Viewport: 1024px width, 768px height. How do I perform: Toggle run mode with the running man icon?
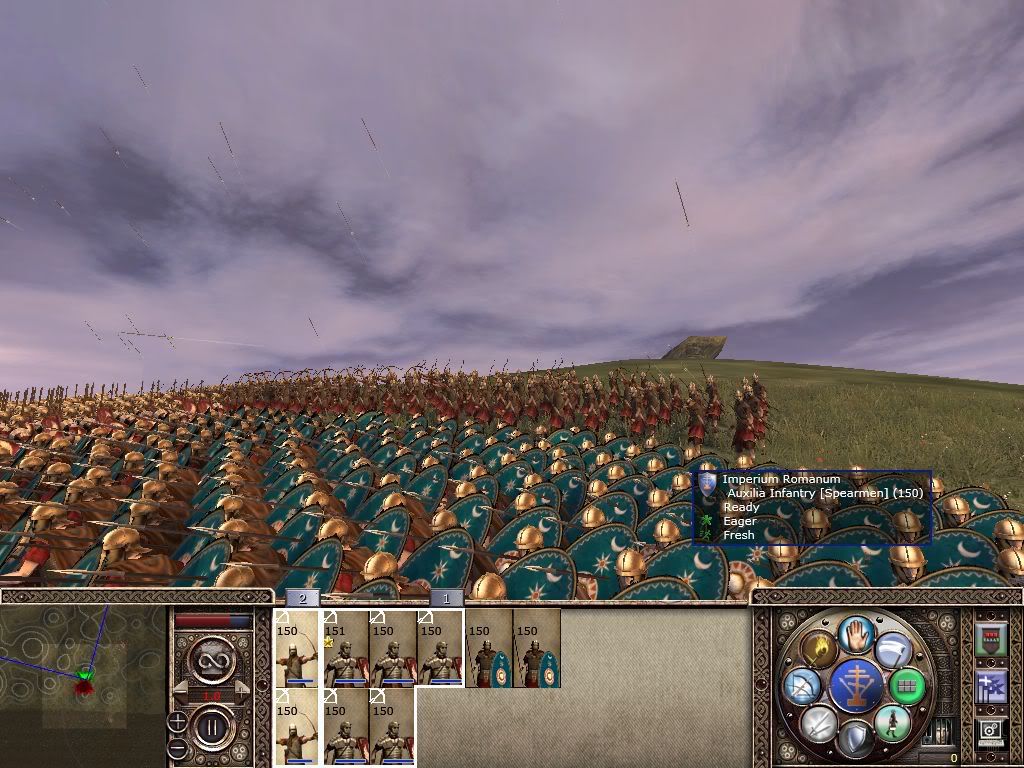[891, 722]
